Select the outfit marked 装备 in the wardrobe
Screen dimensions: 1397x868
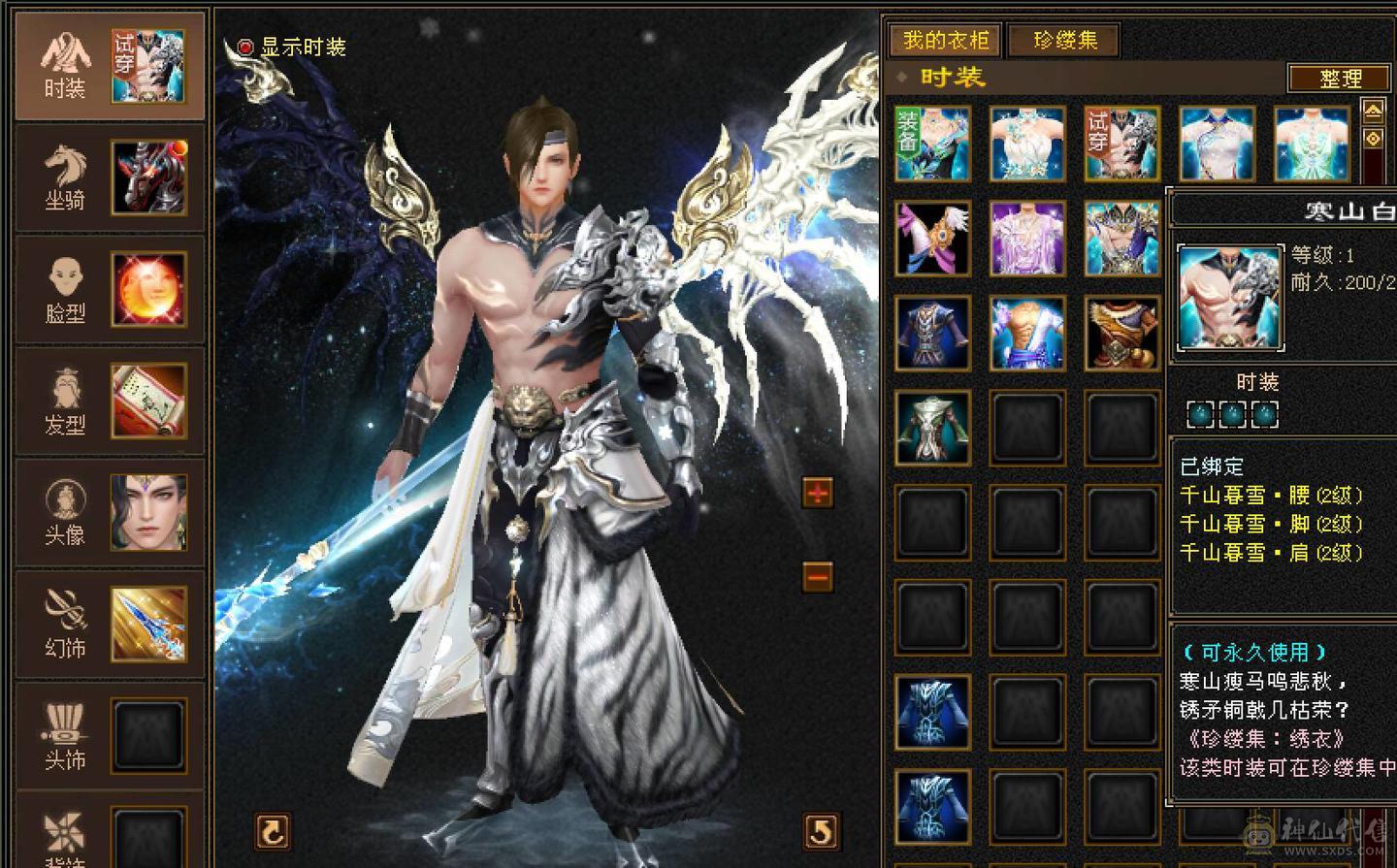pos(931,144)
